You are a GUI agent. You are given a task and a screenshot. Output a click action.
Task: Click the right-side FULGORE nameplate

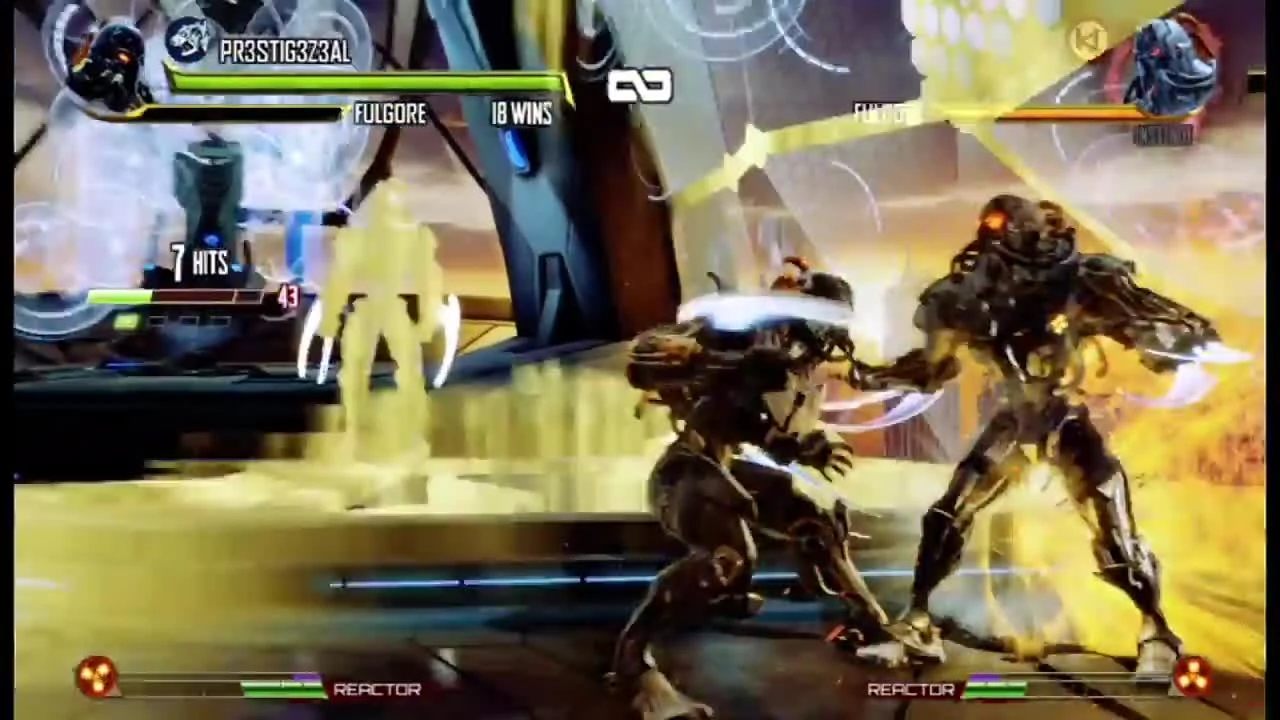coord(878,112)
